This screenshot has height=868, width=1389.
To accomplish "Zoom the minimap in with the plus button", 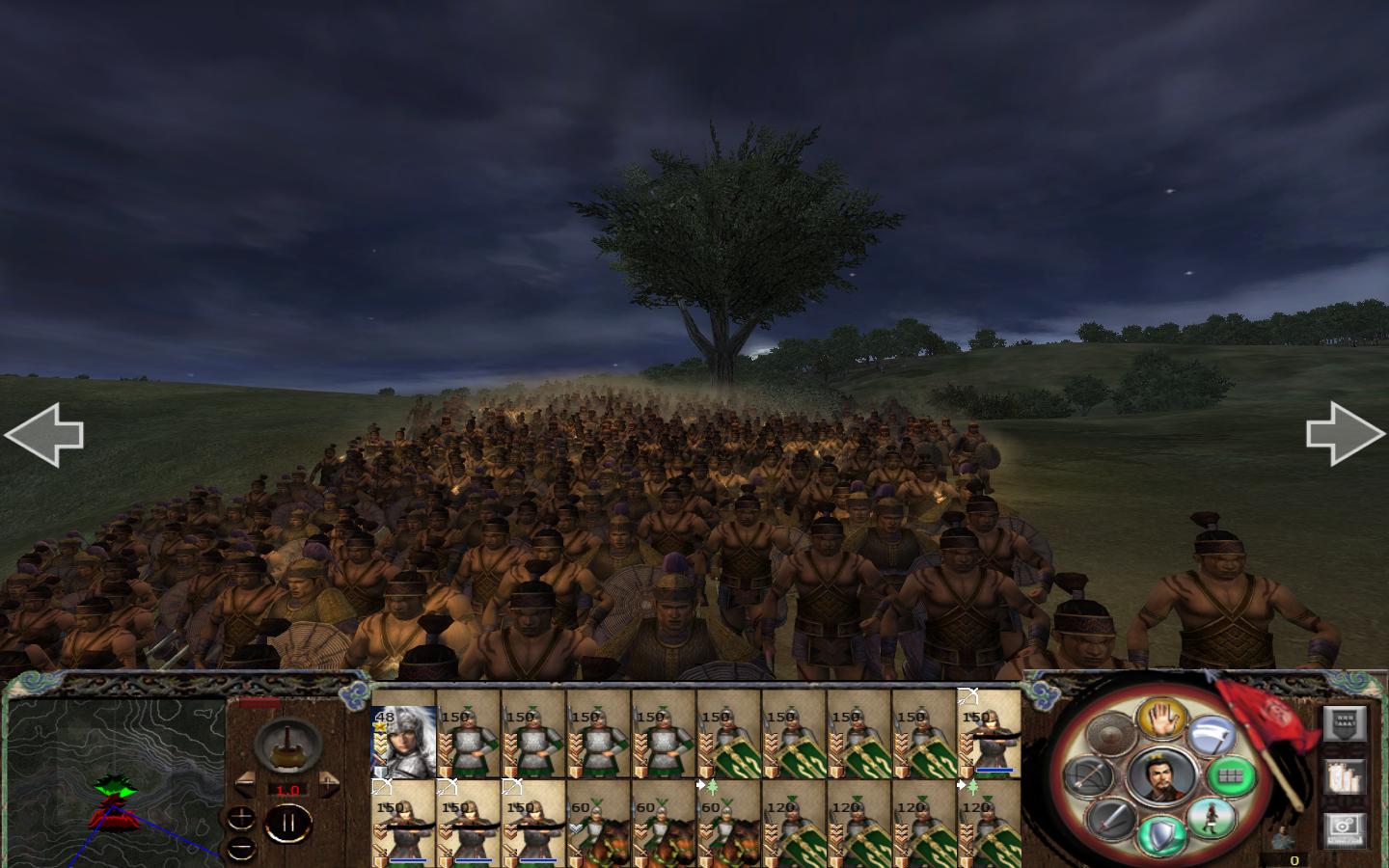I will tap(241, 817).
